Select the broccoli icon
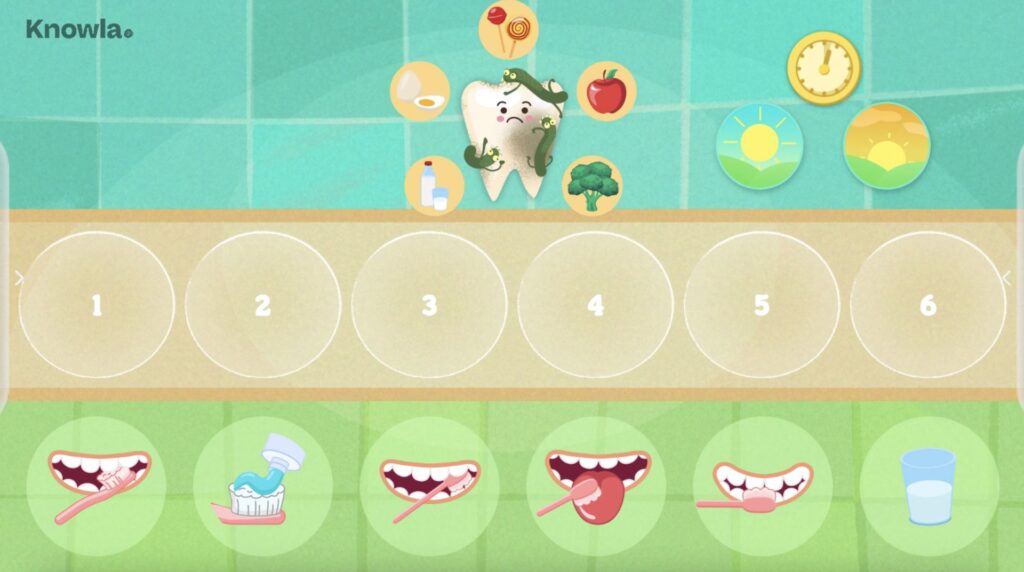Viewport: 1024px width, 572px height. click(591, 185)
